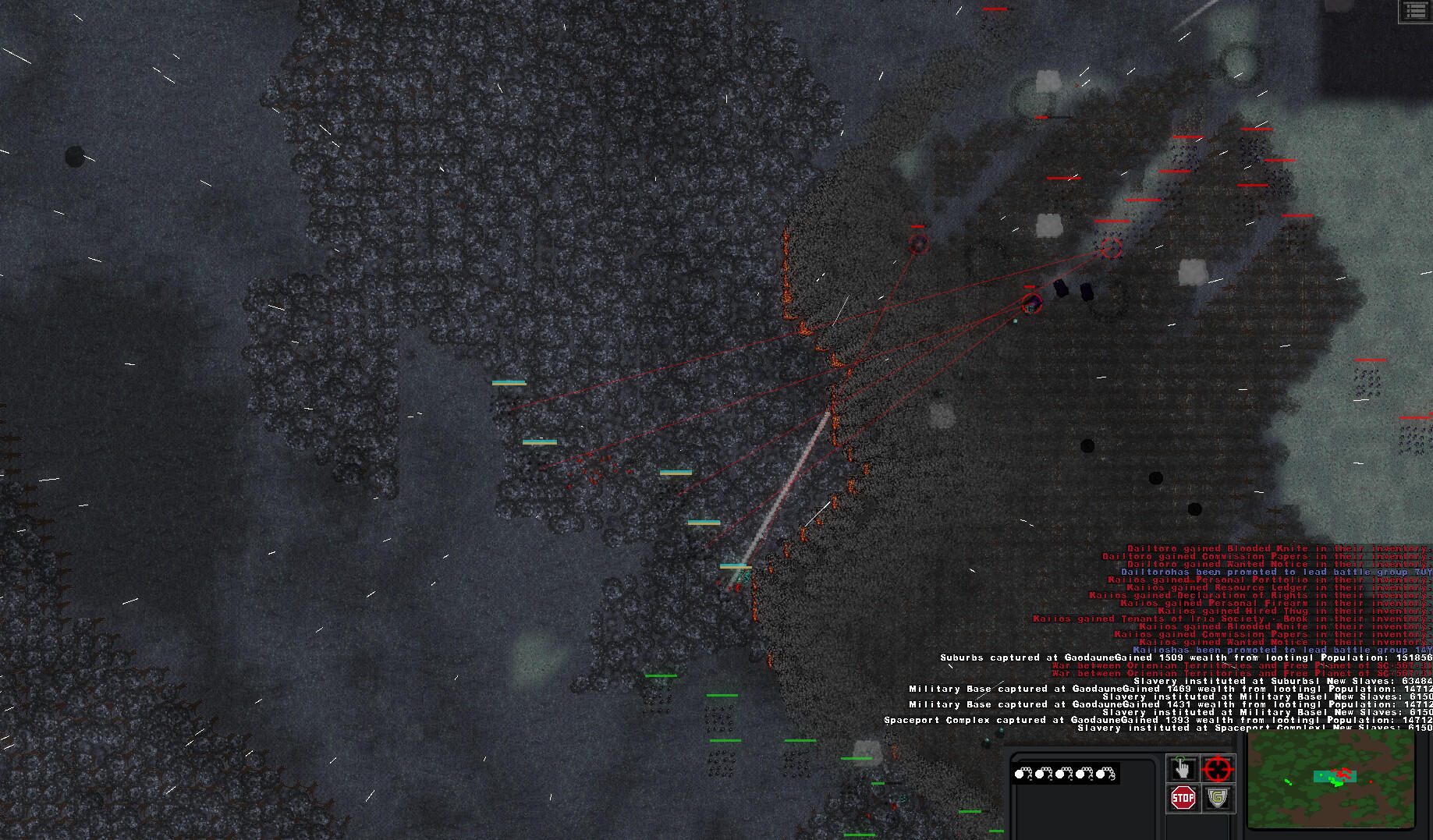Viewport: 1433px width, 840px height.
Task: Click the first handcuff unit portrait
Action: click(x=1023, y=774)
